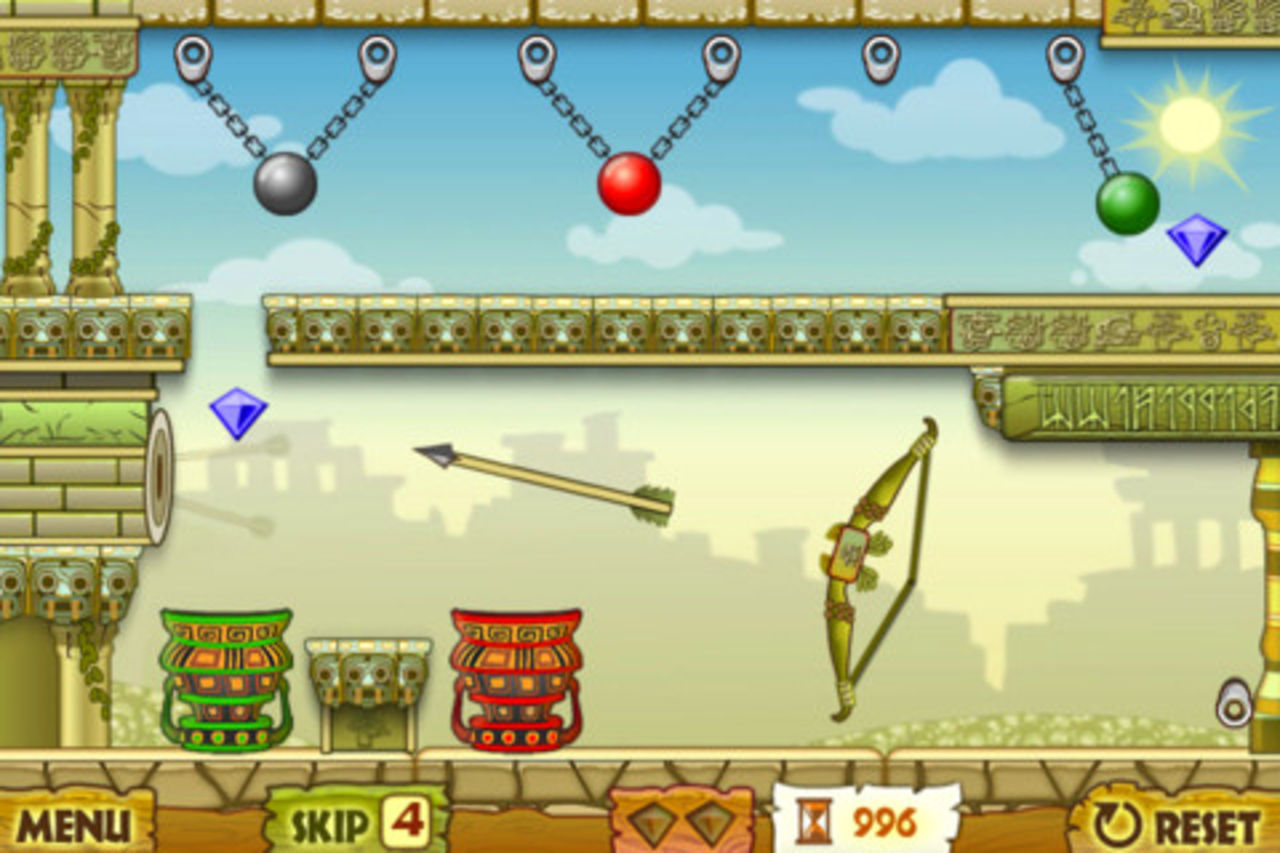Select the red Aztec vase
This screenshot has width=1280, height=853.
[x=515, y=680]
